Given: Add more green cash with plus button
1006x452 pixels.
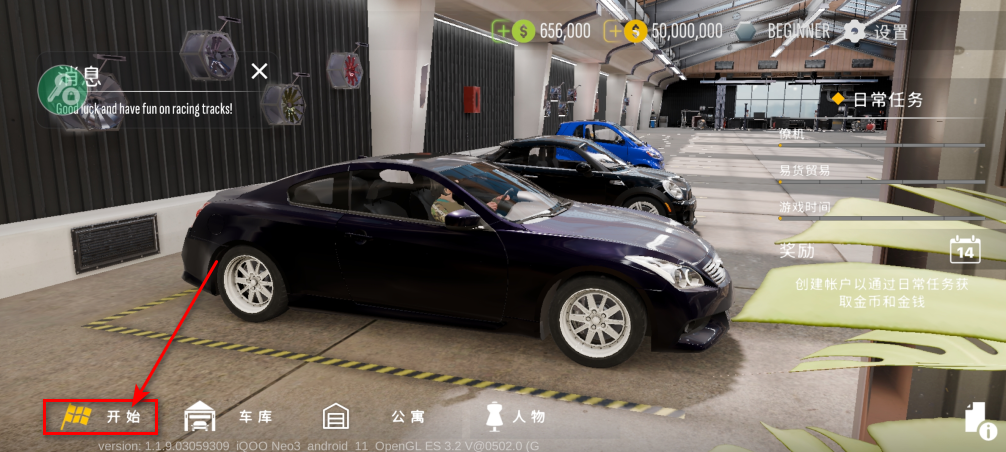Looking at the screenshot, I should pyautogui.click(x=502, y=31).
